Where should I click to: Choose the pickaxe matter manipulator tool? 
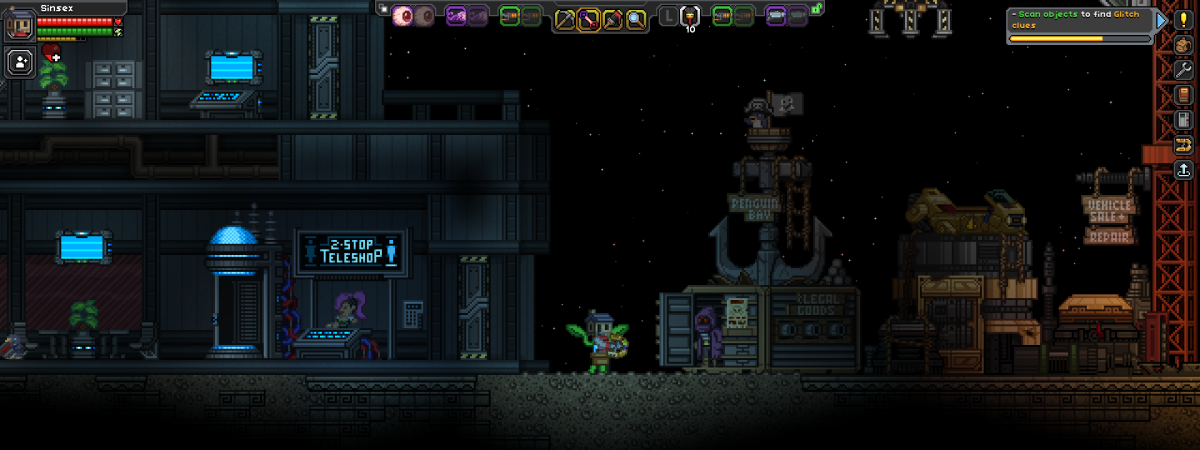[566, 17]
